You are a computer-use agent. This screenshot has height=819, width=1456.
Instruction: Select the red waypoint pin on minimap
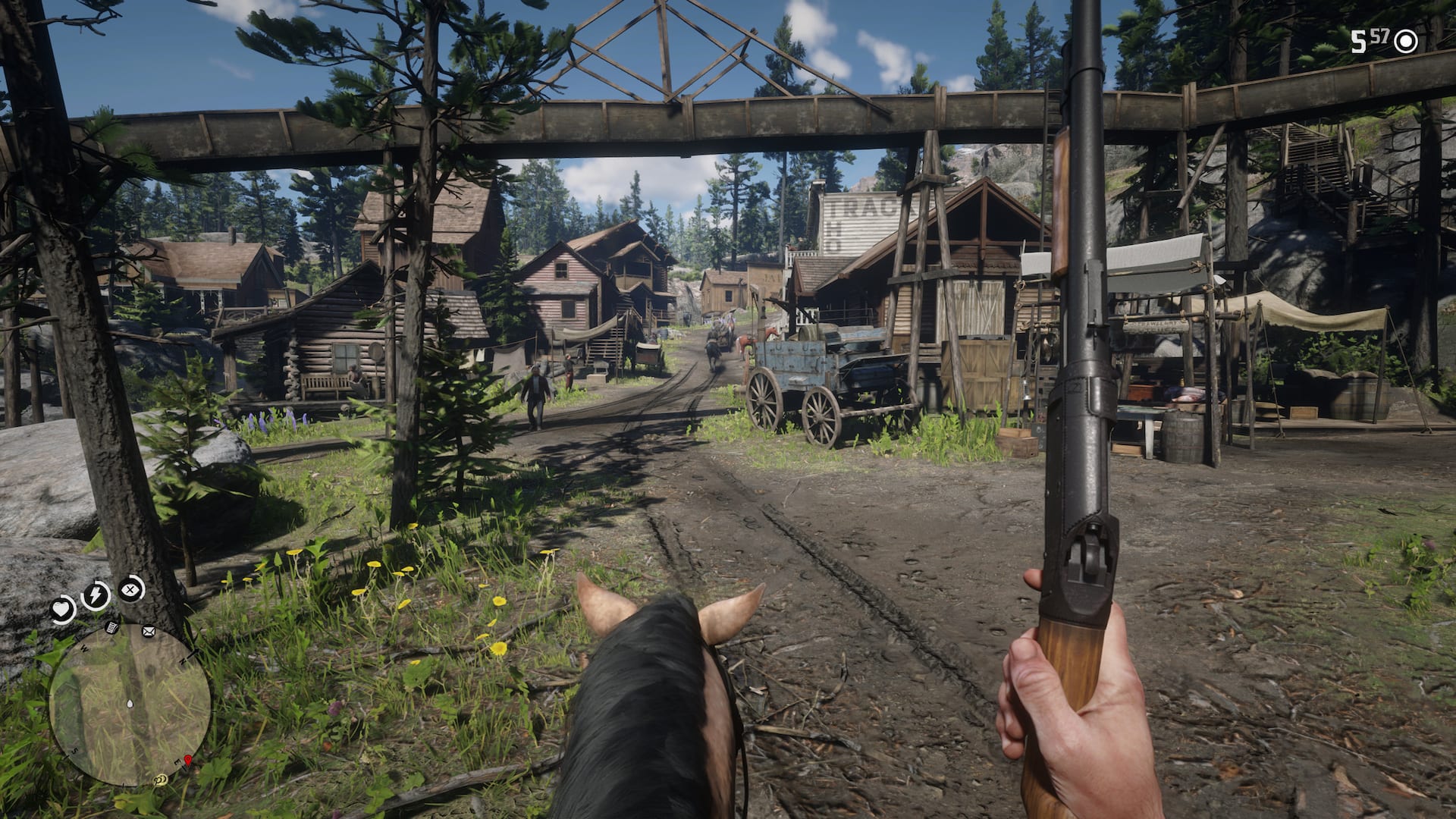pos(187,760)
